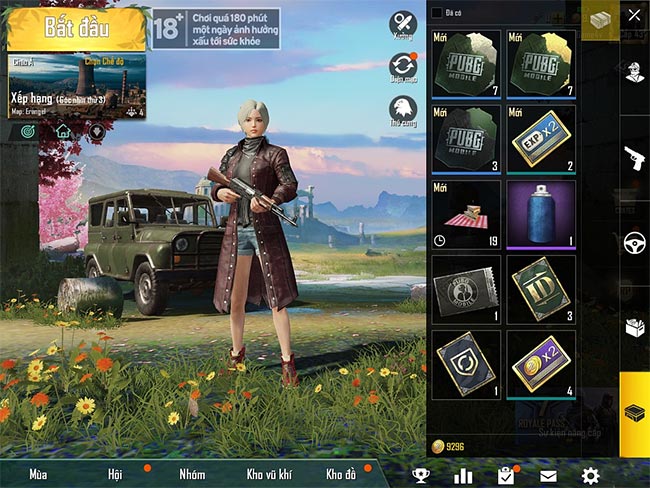Toggle the Đã có checkbox

click(x=437, y=12)
